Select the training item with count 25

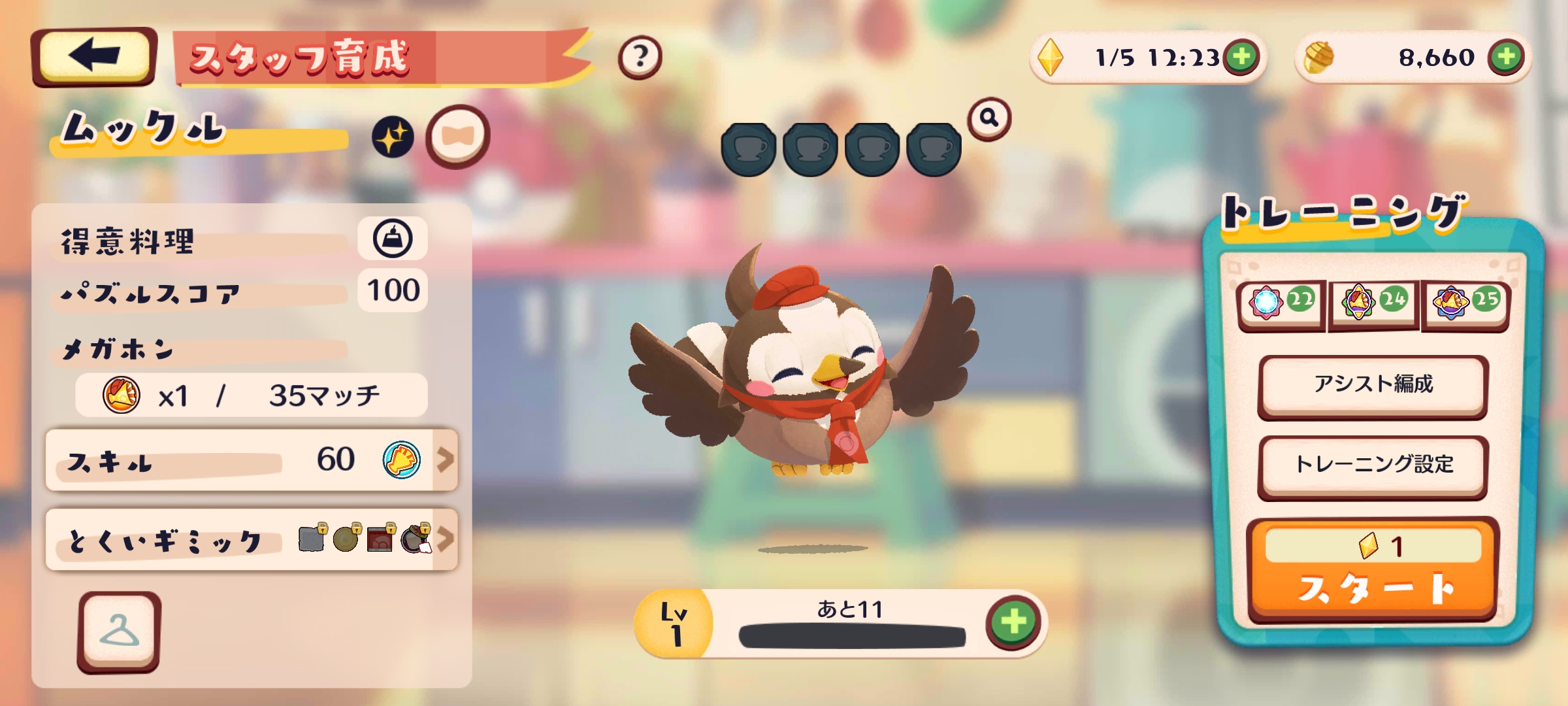point(1465,303)
